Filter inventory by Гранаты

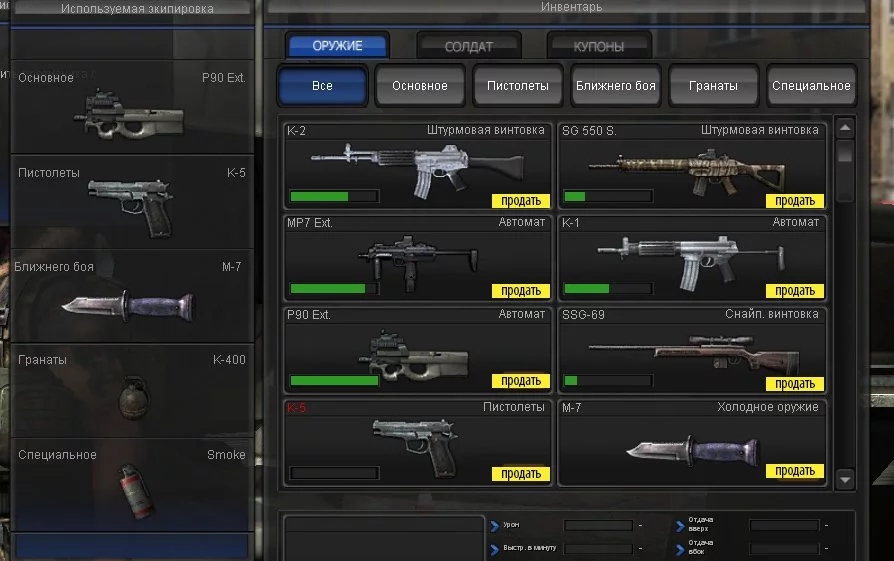point(713,86)
